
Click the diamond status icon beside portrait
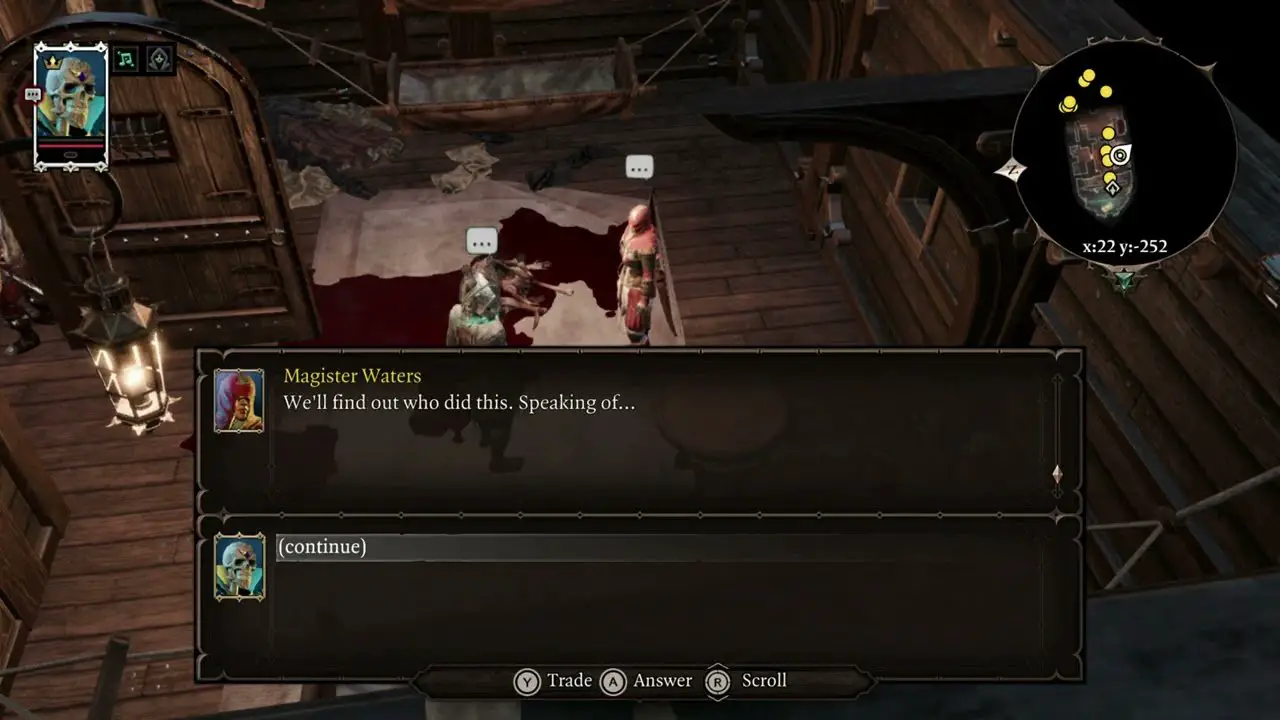[160, 59]
